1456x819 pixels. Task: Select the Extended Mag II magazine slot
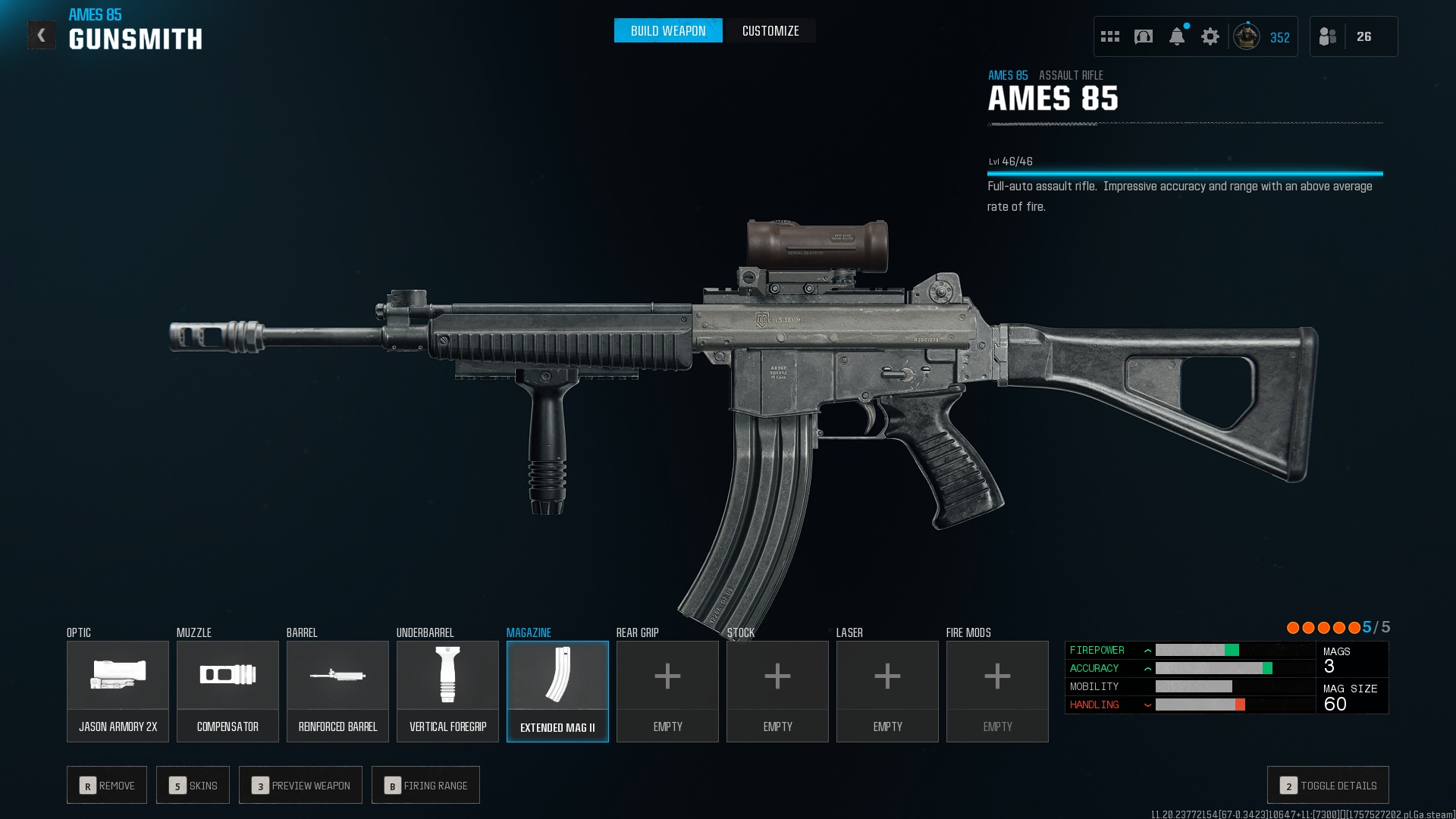(557, 691)
